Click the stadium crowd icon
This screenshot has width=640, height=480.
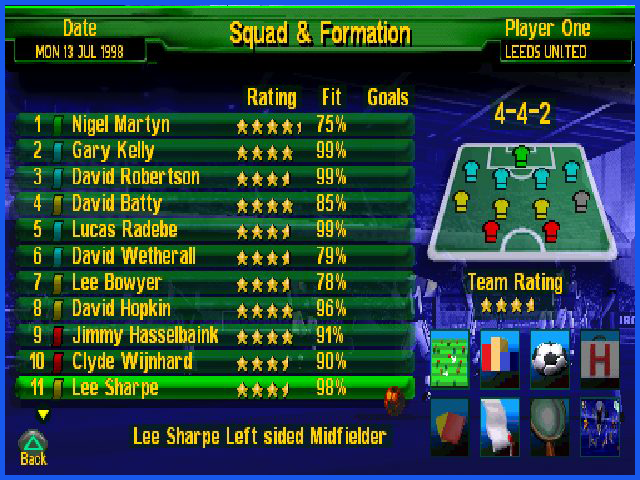pos(600,425)
